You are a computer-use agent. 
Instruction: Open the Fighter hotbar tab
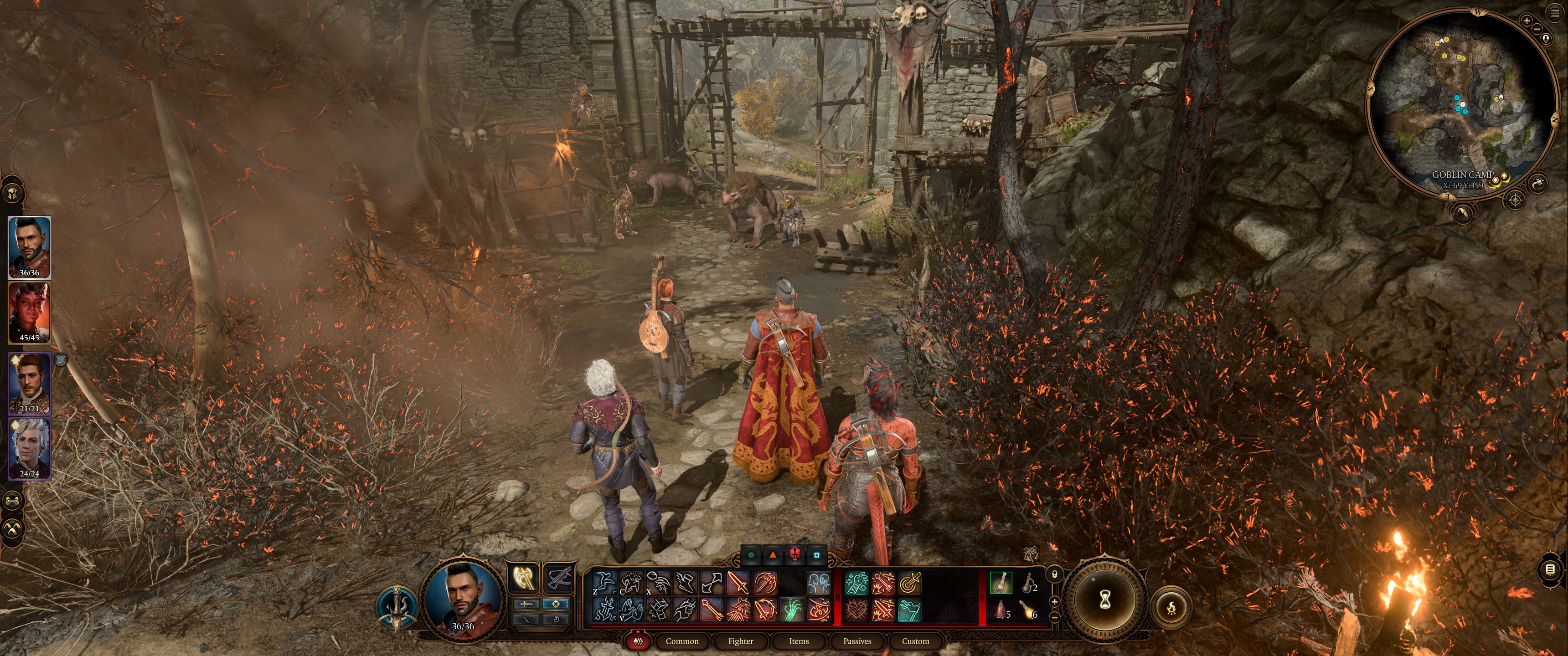(740, 641)
